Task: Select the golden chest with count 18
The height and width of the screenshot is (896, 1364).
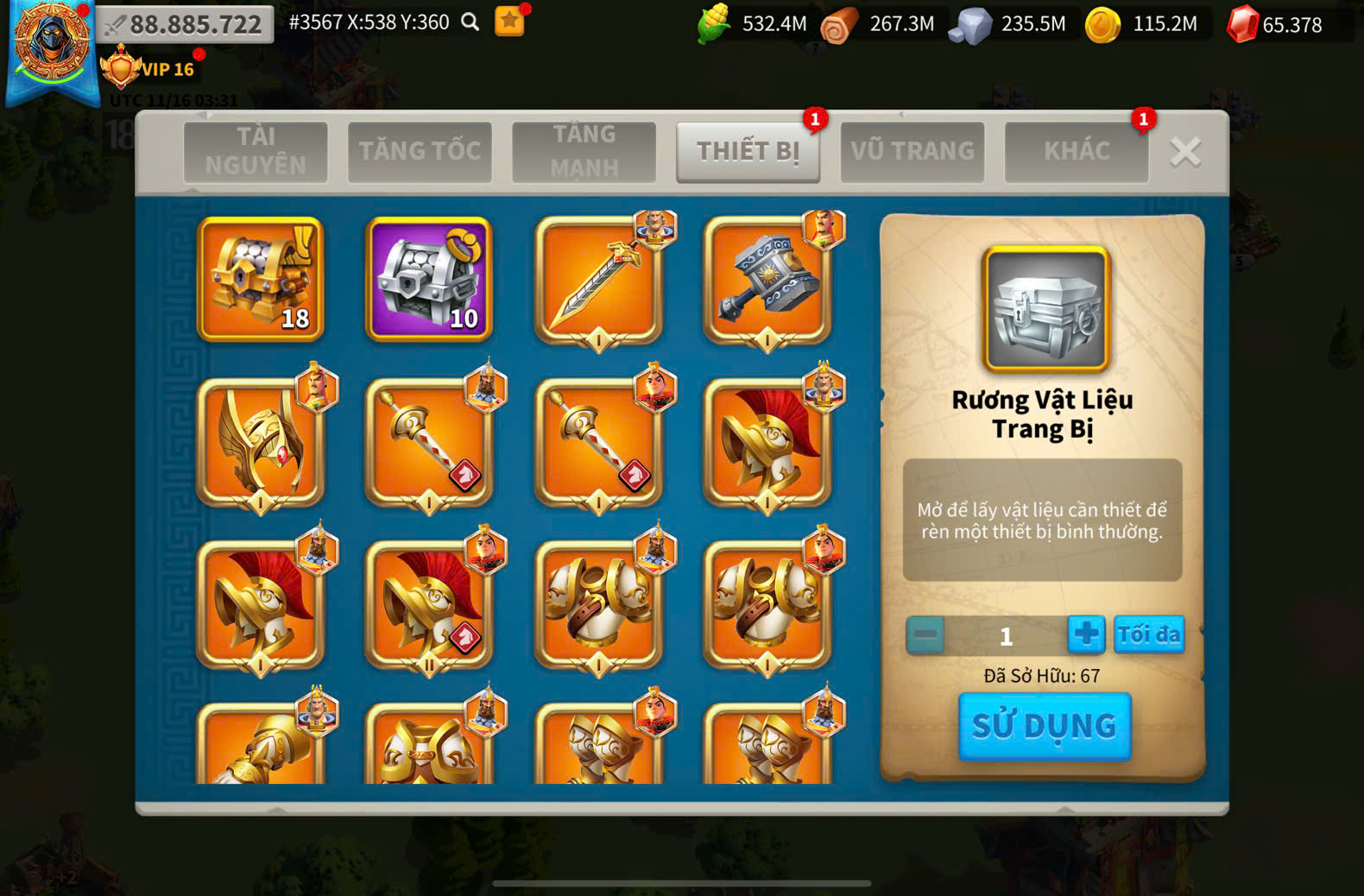Action: [261, 278]
